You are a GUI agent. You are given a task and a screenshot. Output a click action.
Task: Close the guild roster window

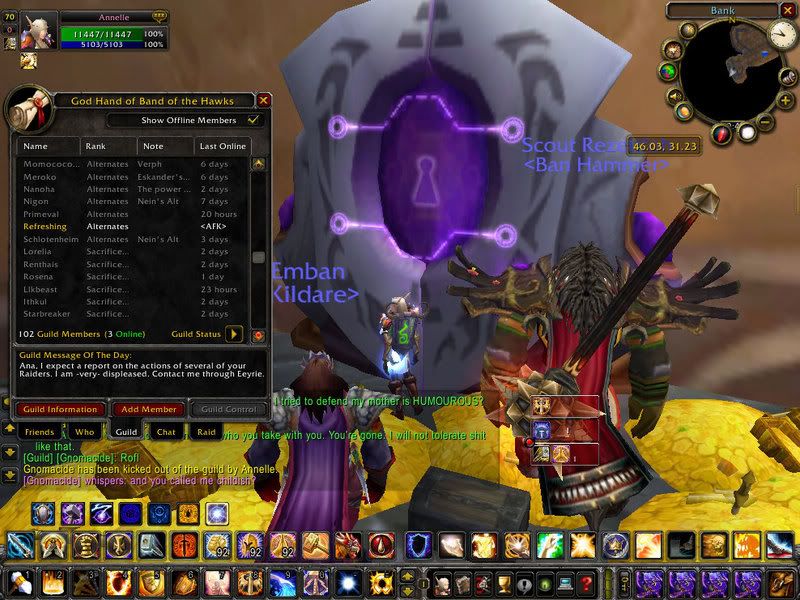(x=264, y=100)
